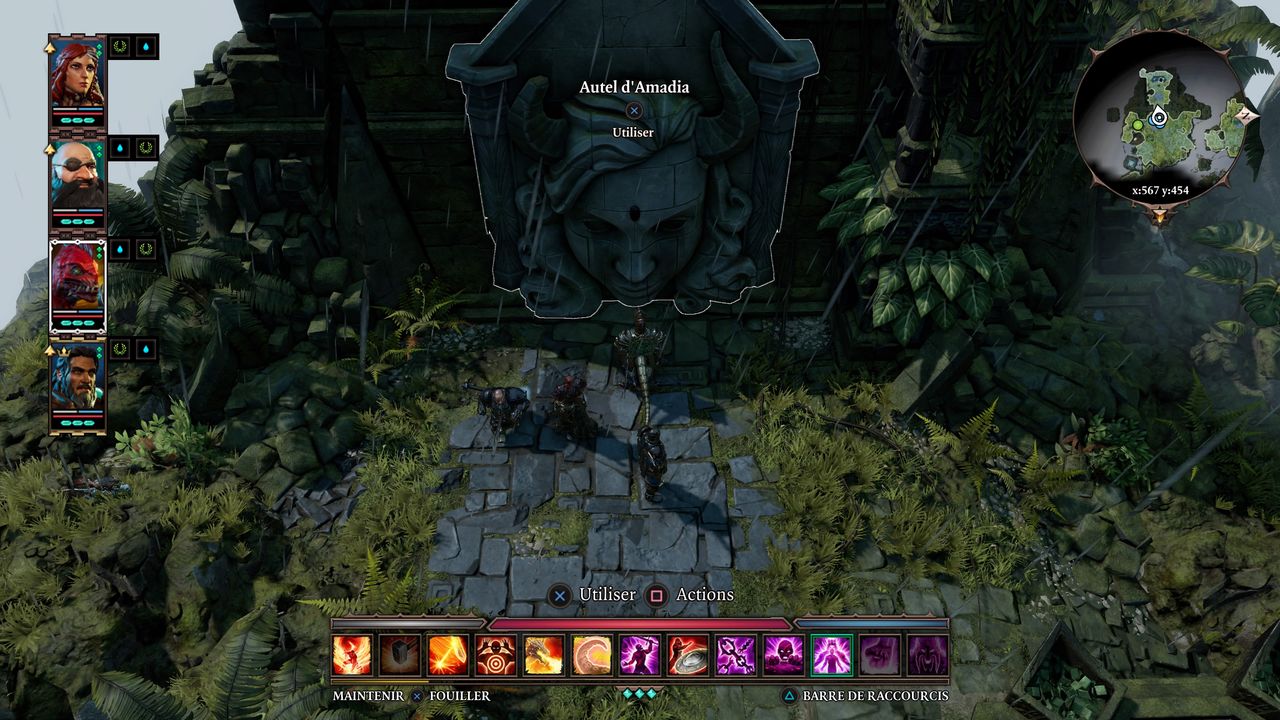Trigger the orange tail whip skill
Screen dimensions: 1280x720
pos(592,655)
